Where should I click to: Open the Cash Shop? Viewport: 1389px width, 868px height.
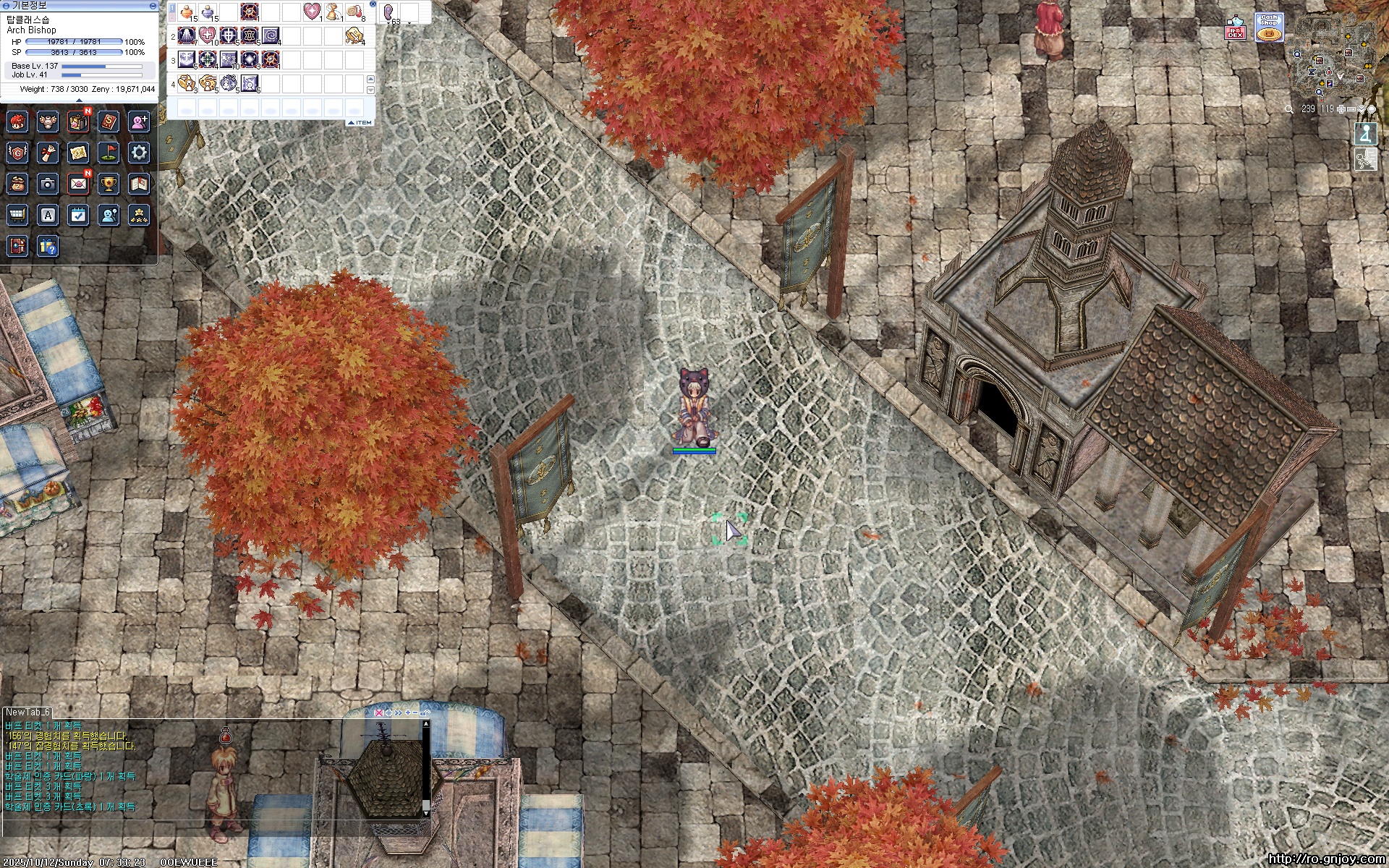[1268, 27]
